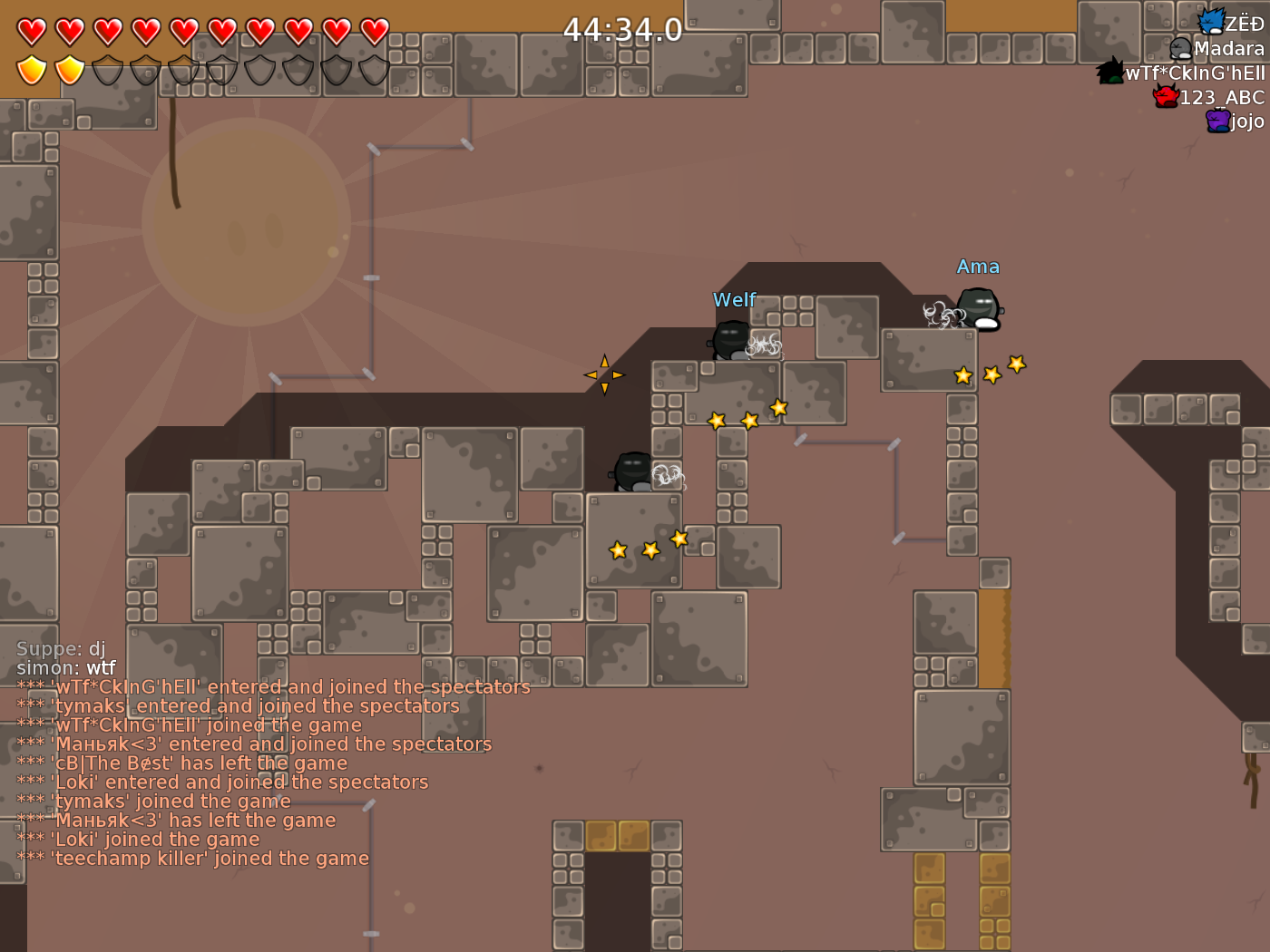Click the star trail near the lower tee
Screen dimensions: 1270x952
point(648,547)
